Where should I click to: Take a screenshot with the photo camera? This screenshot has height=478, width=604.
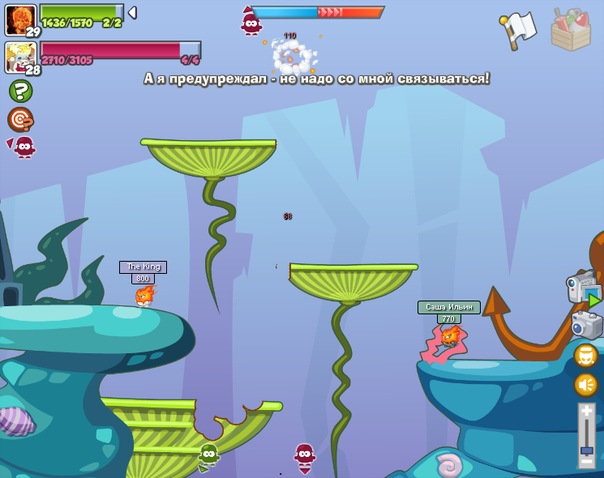coord(586,324)
